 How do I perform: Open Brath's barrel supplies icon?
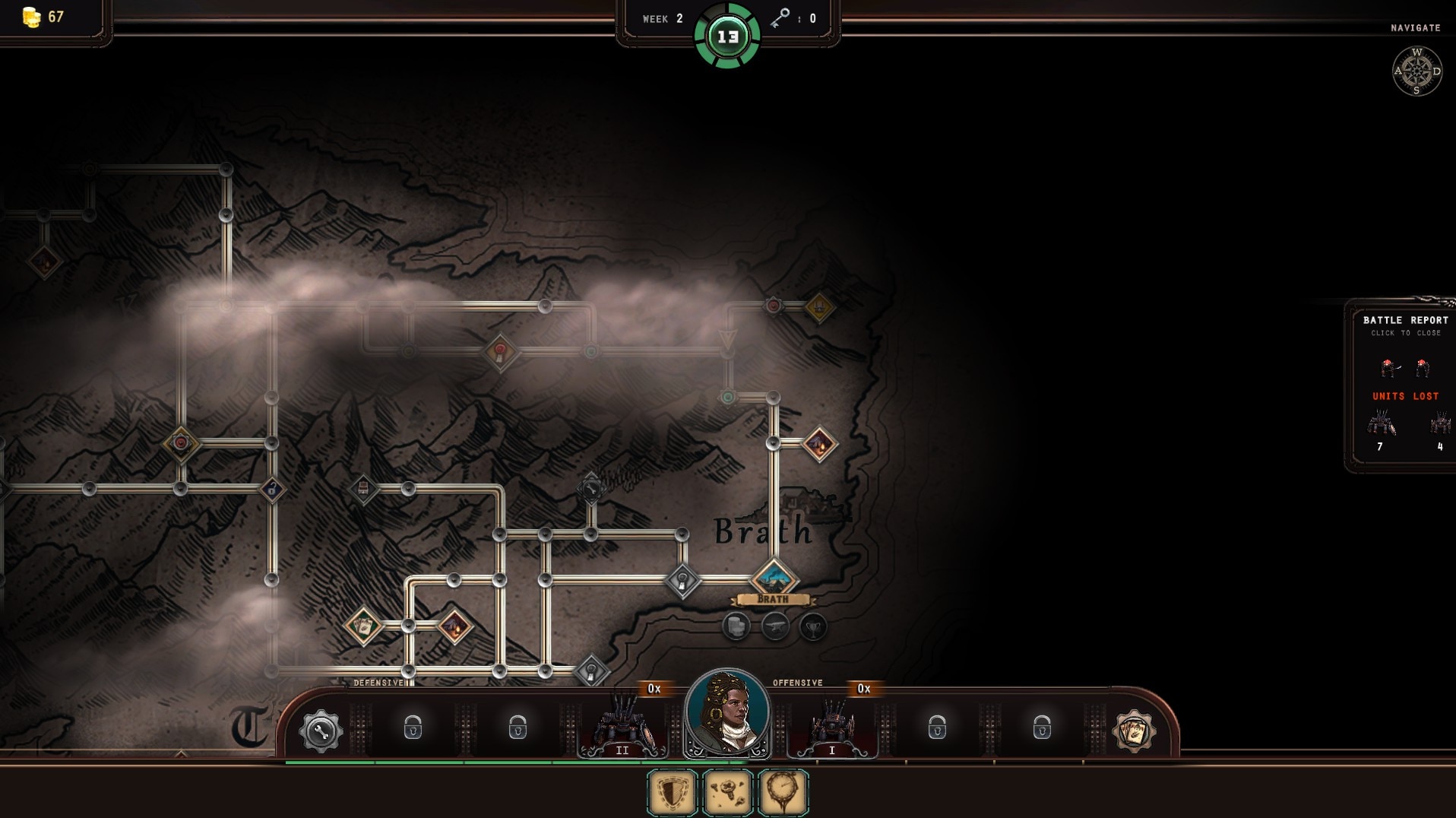736,626
